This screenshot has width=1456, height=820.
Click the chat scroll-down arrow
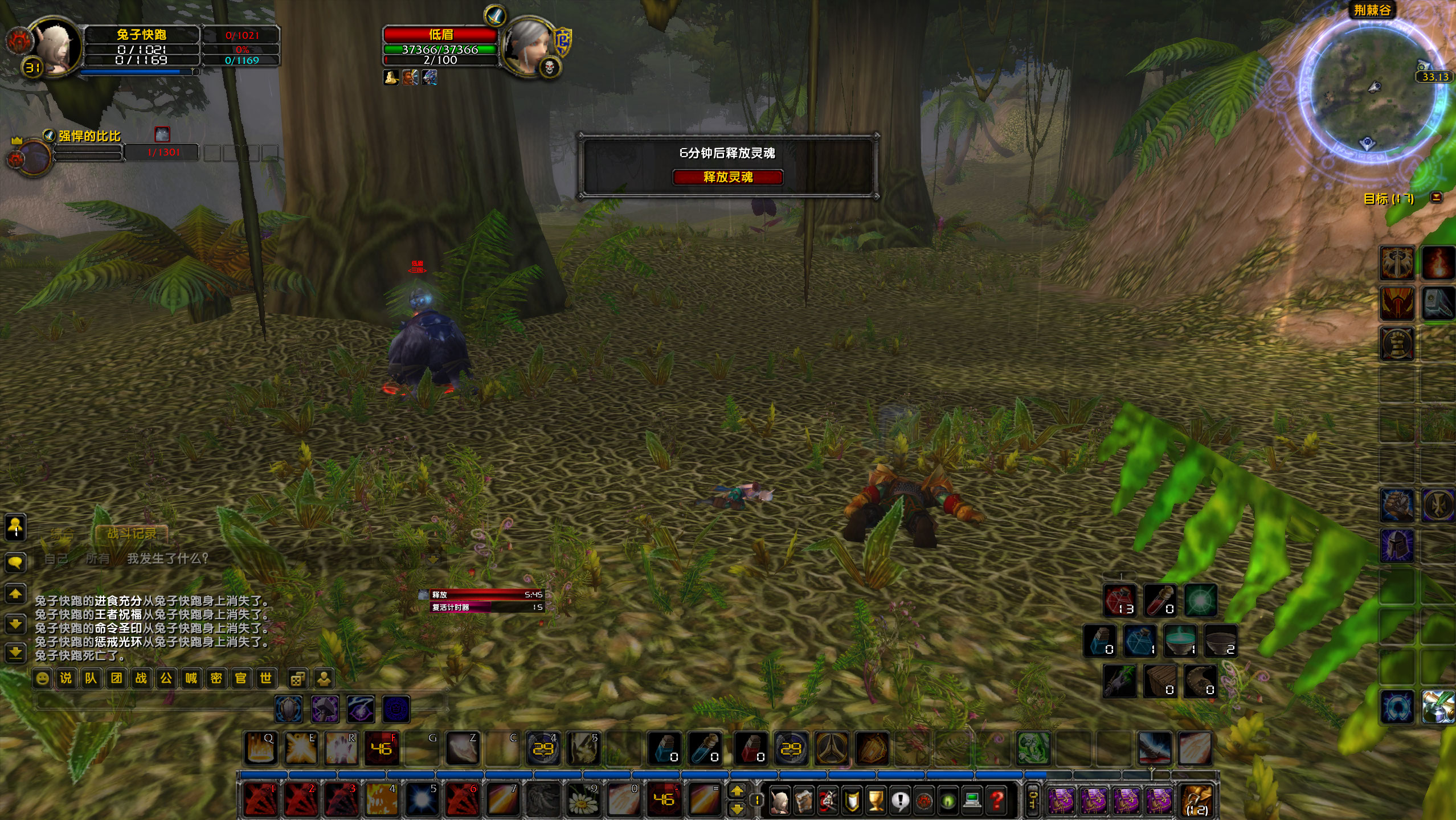point(15,625)
